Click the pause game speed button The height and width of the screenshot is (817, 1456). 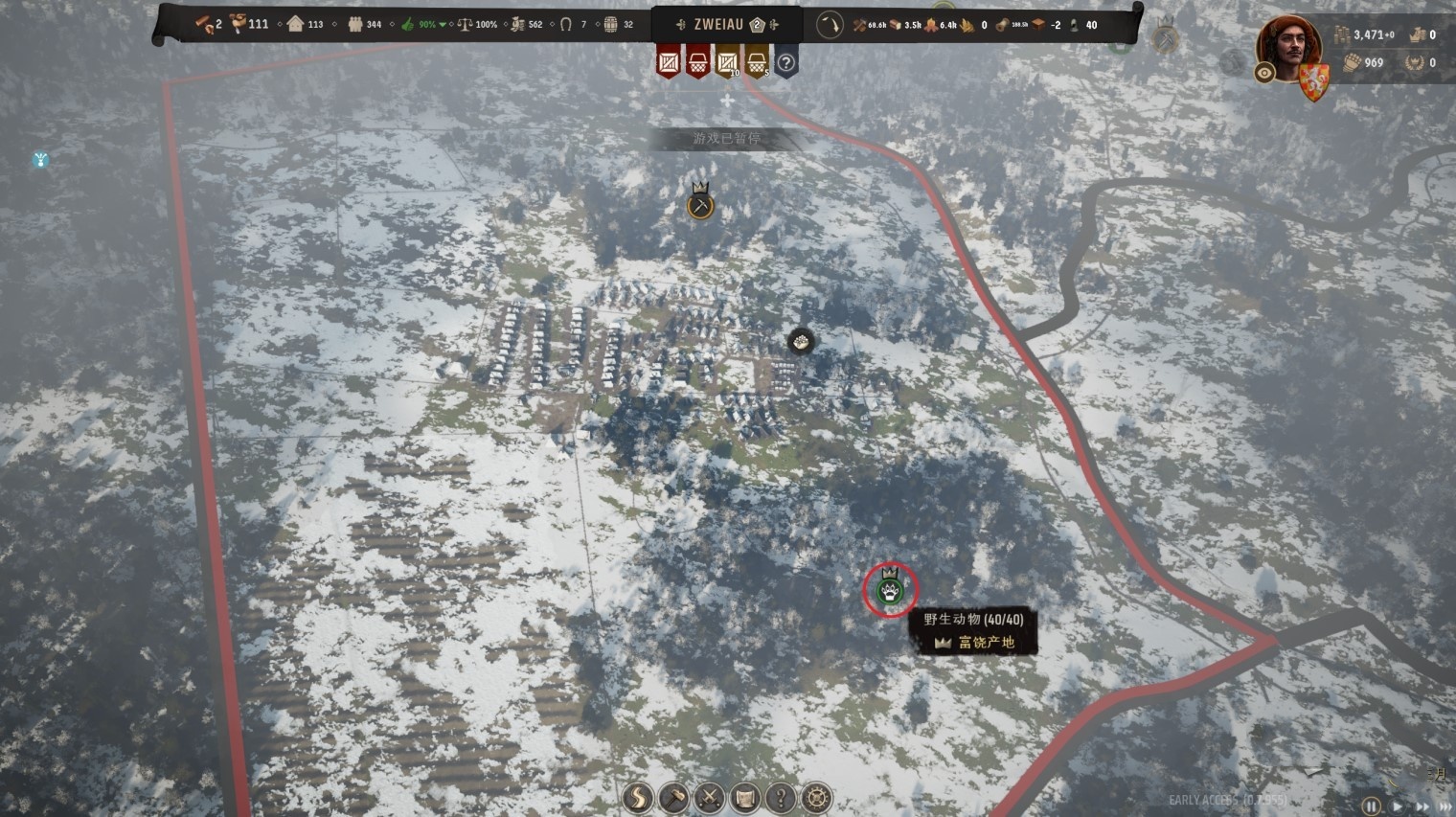pos(1371,806)
